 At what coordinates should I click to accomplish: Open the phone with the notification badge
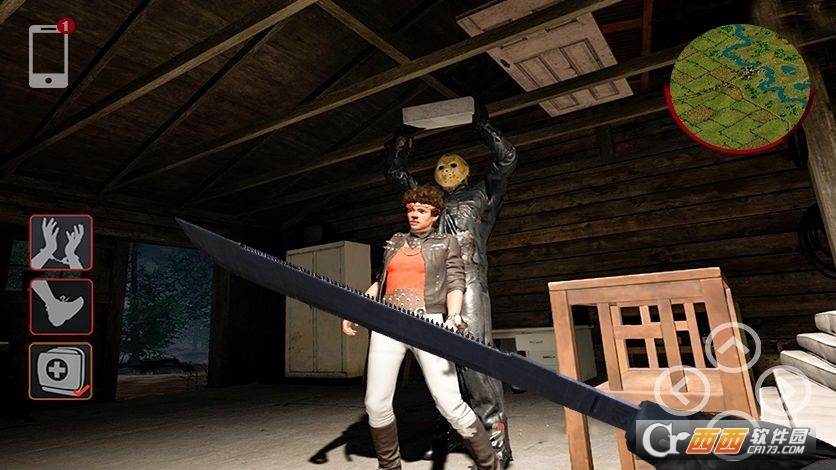49,56
